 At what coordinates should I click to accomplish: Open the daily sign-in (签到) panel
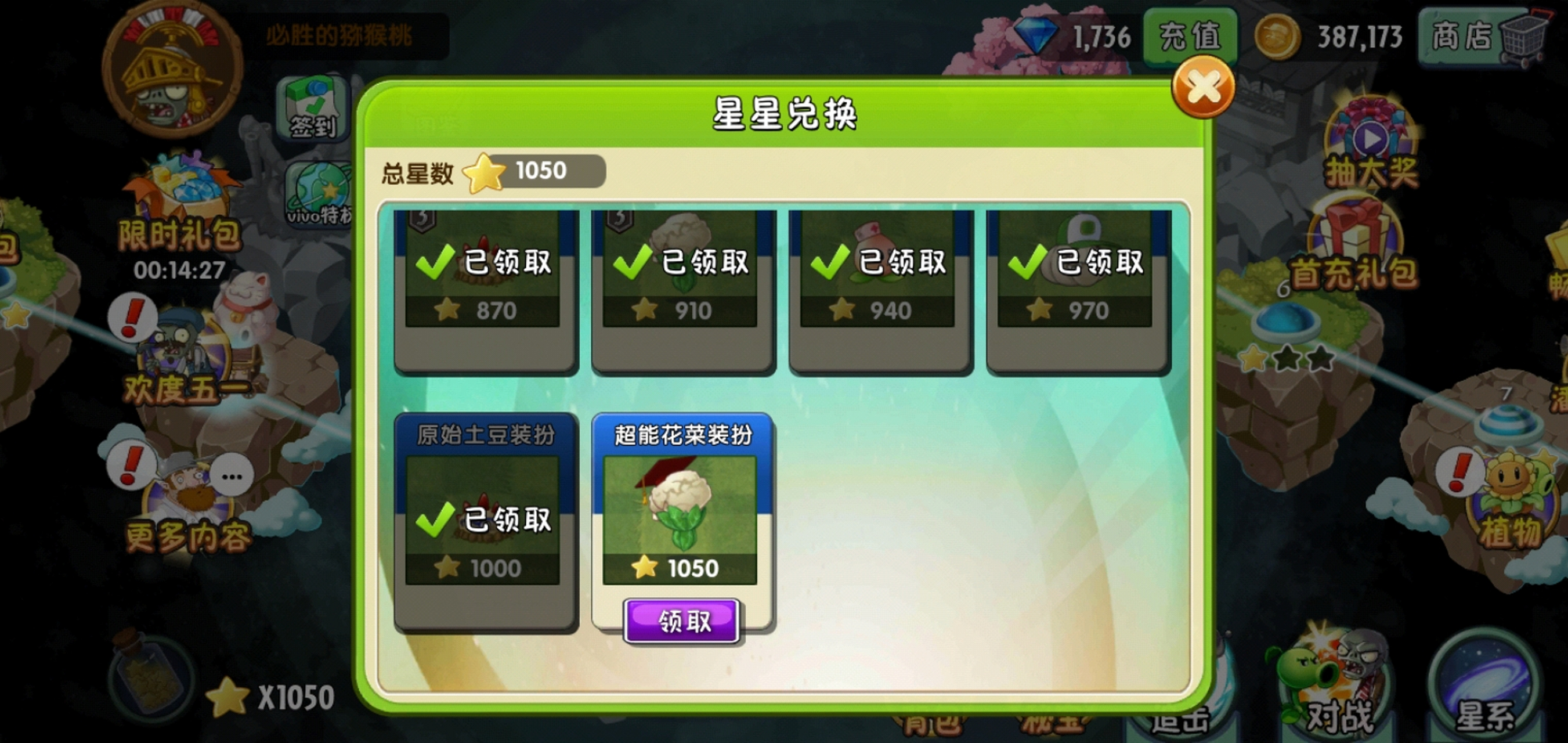[312, 110]
